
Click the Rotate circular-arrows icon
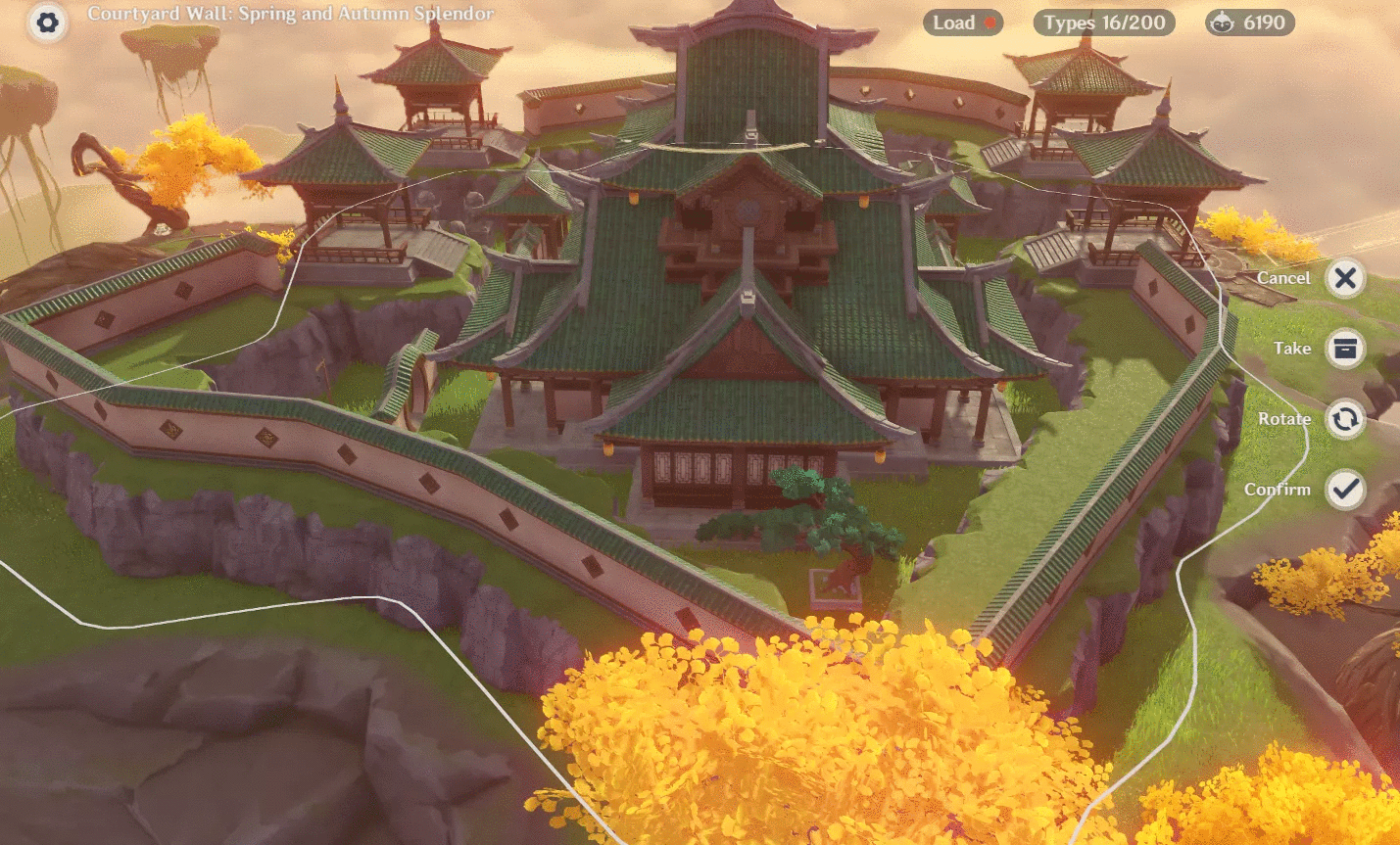1344,418
